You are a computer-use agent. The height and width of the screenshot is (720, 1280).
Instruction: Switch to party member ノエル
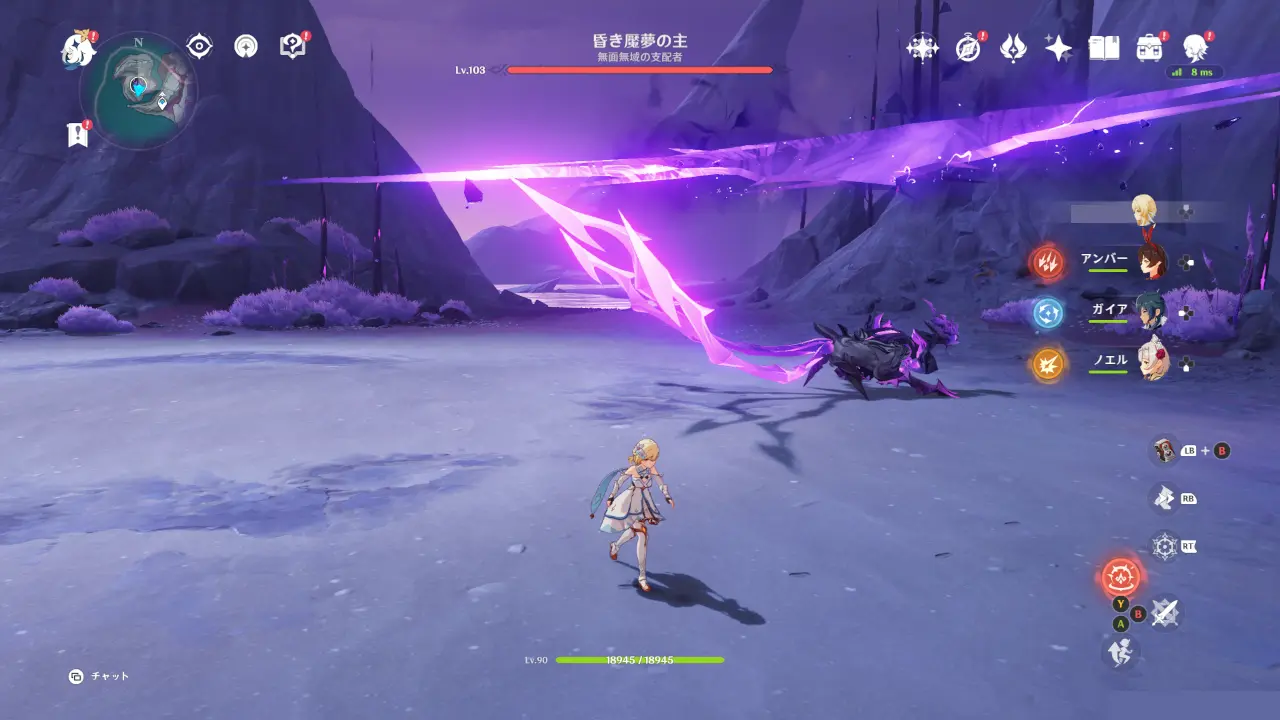click(x=1153, y=364)
